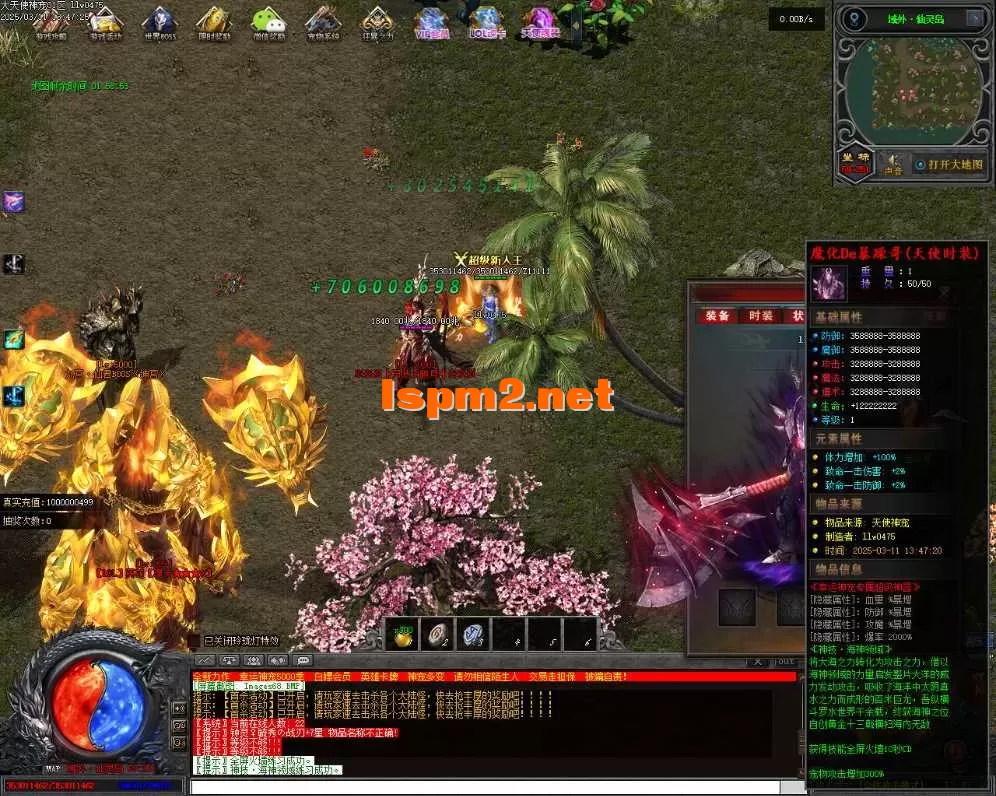The image size is (996, 796).
Task: Open the VIP icon in top bar
Action: 431,21
